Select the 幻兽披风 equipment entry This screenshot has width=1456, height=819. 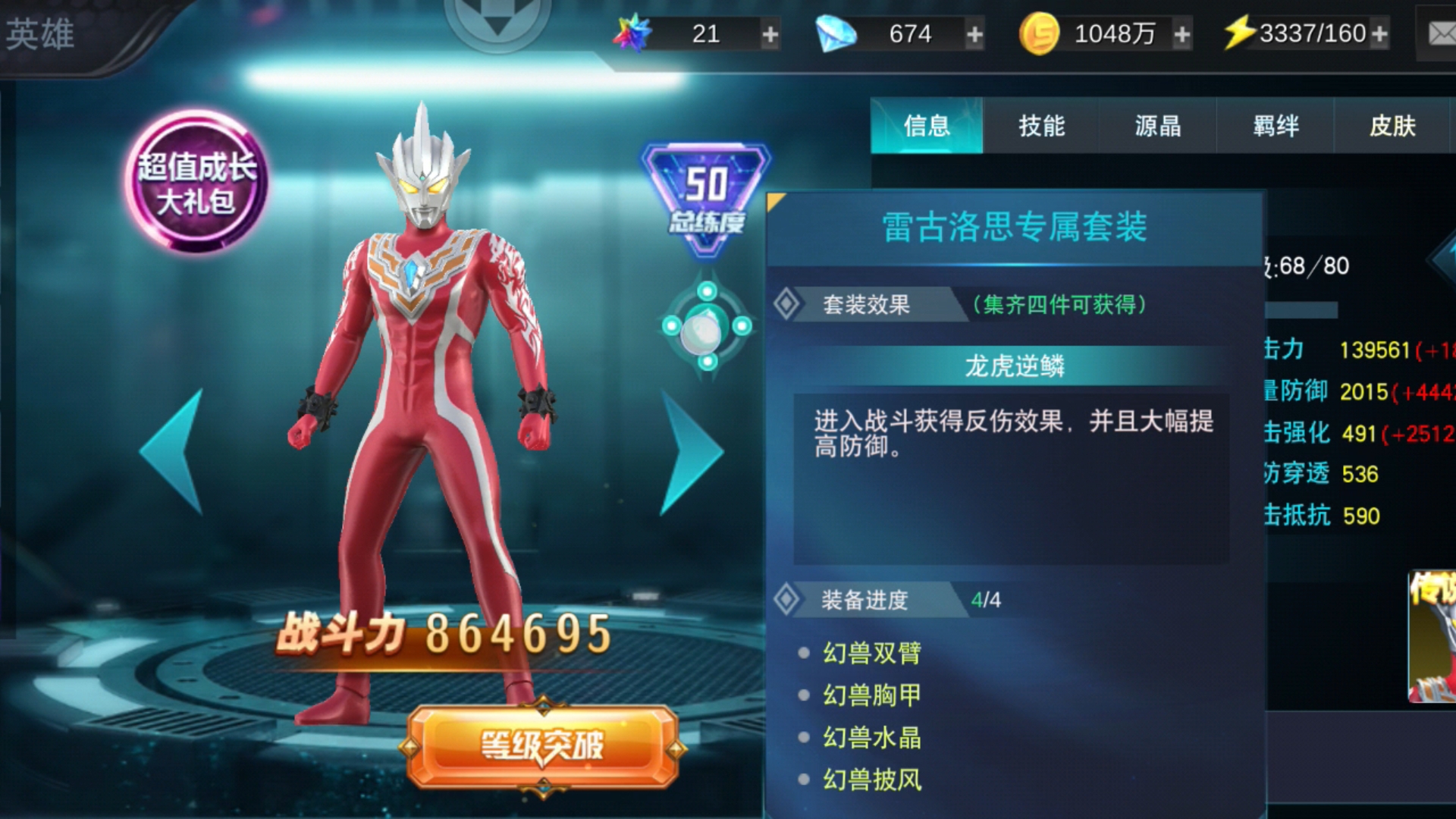[872, 780]
